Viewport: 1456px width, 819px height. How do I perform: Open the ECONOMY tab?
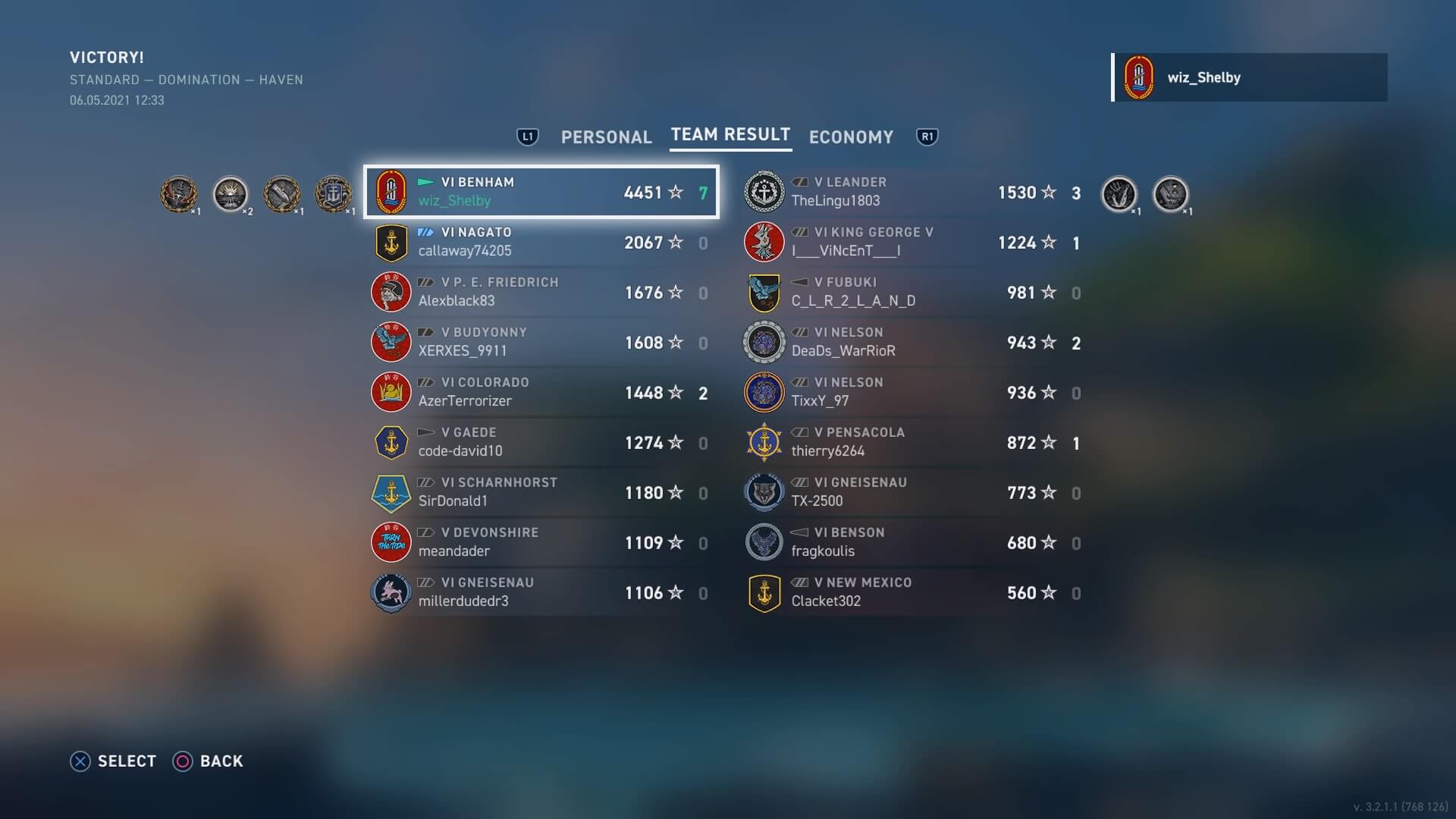point(851,137)
